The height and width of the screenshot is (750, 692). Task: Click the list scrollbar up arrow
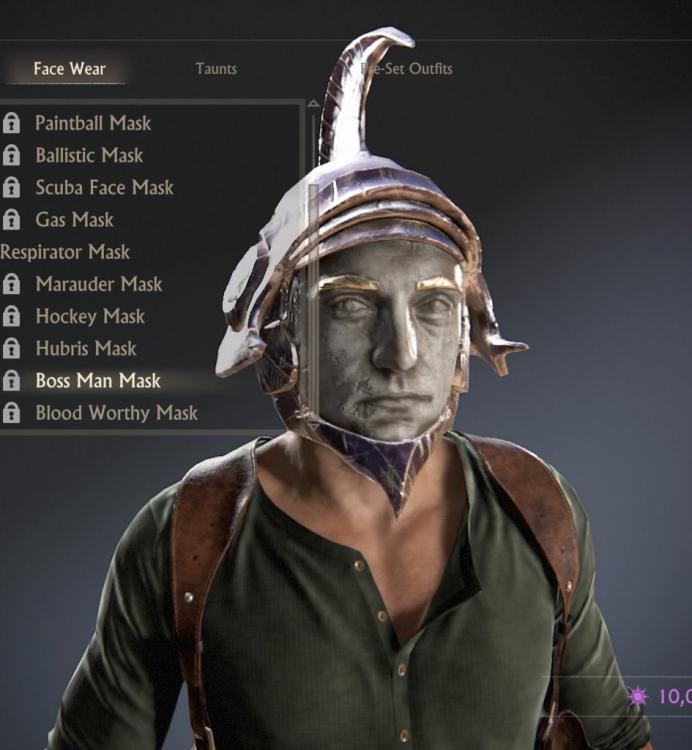(313, 103)
